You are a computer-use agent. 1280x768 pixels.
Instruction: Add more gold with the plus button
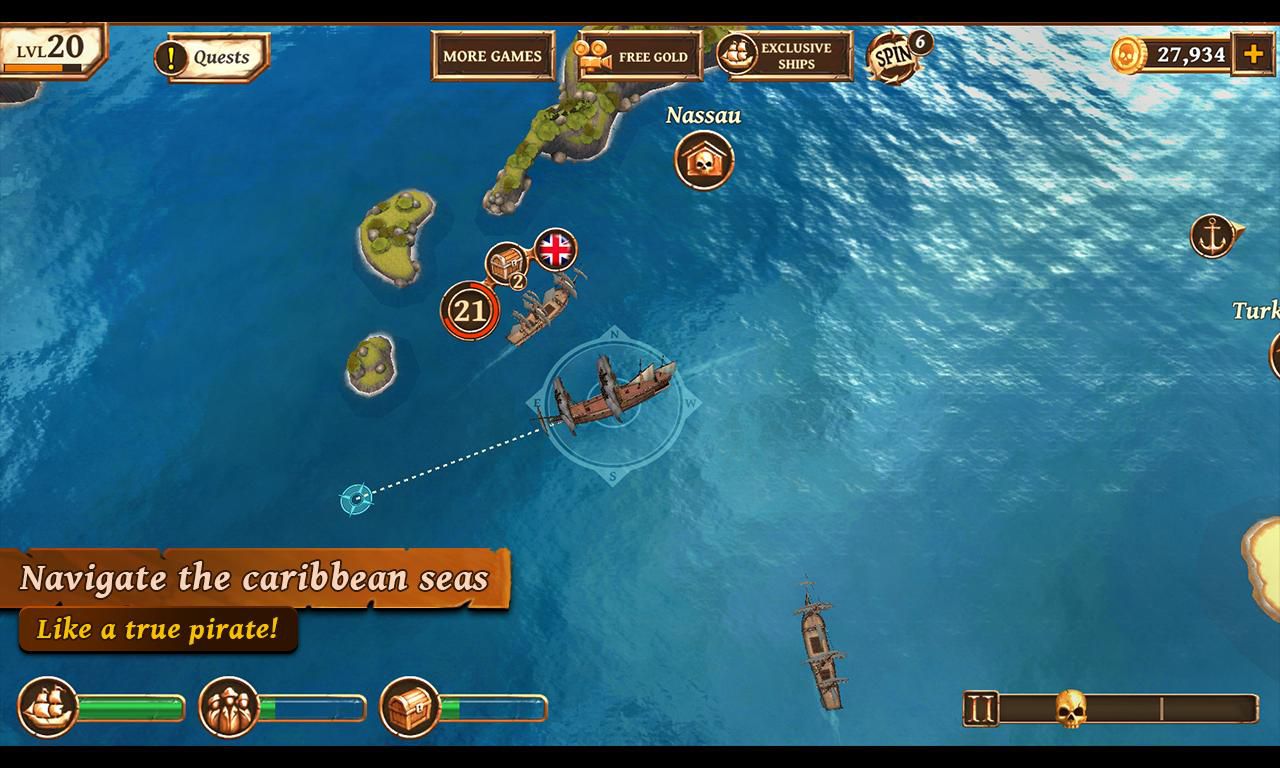click(1253, 54)
